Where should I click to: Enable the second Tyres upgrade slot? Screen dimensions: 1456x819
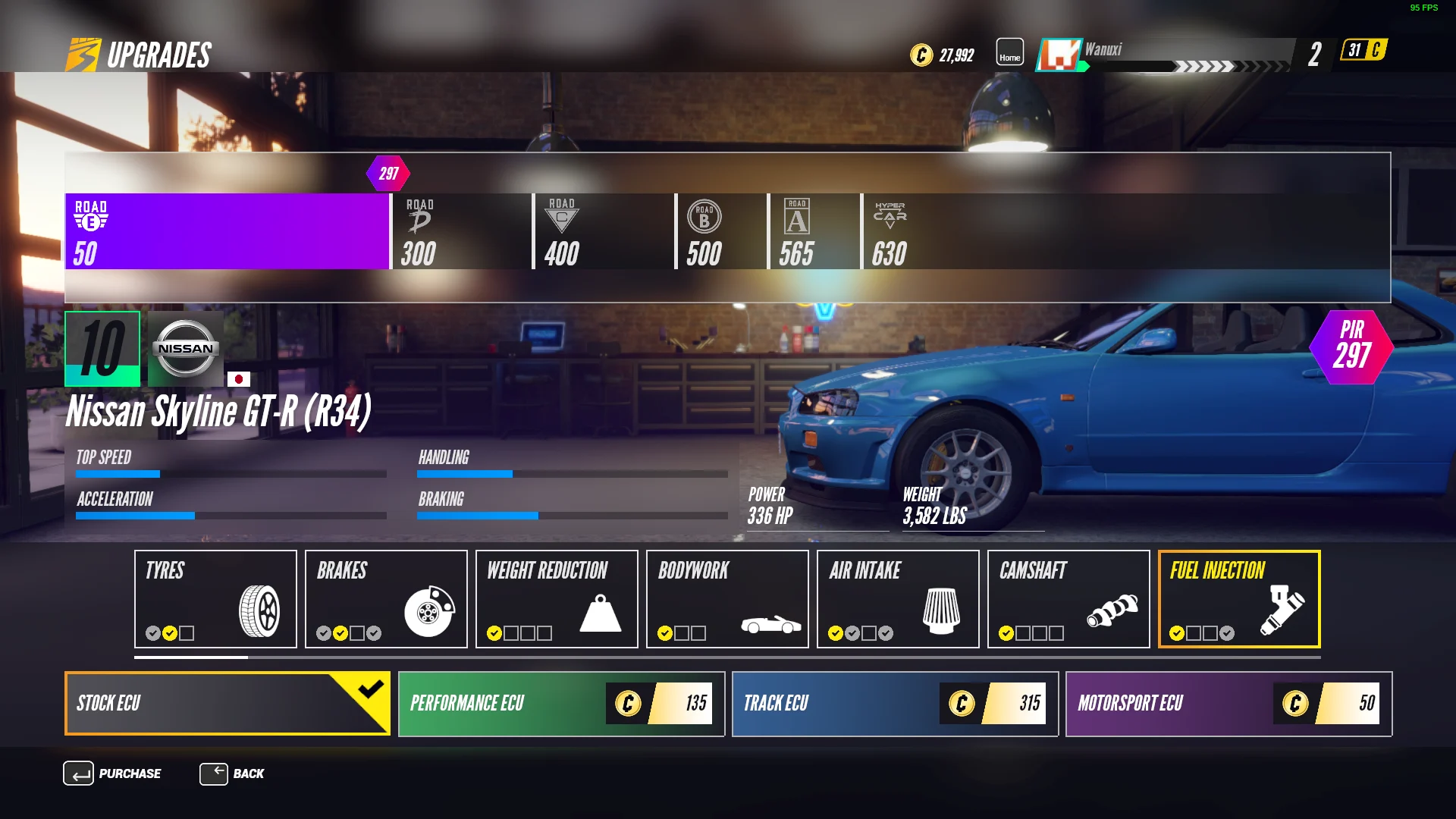tap(168, 631)
